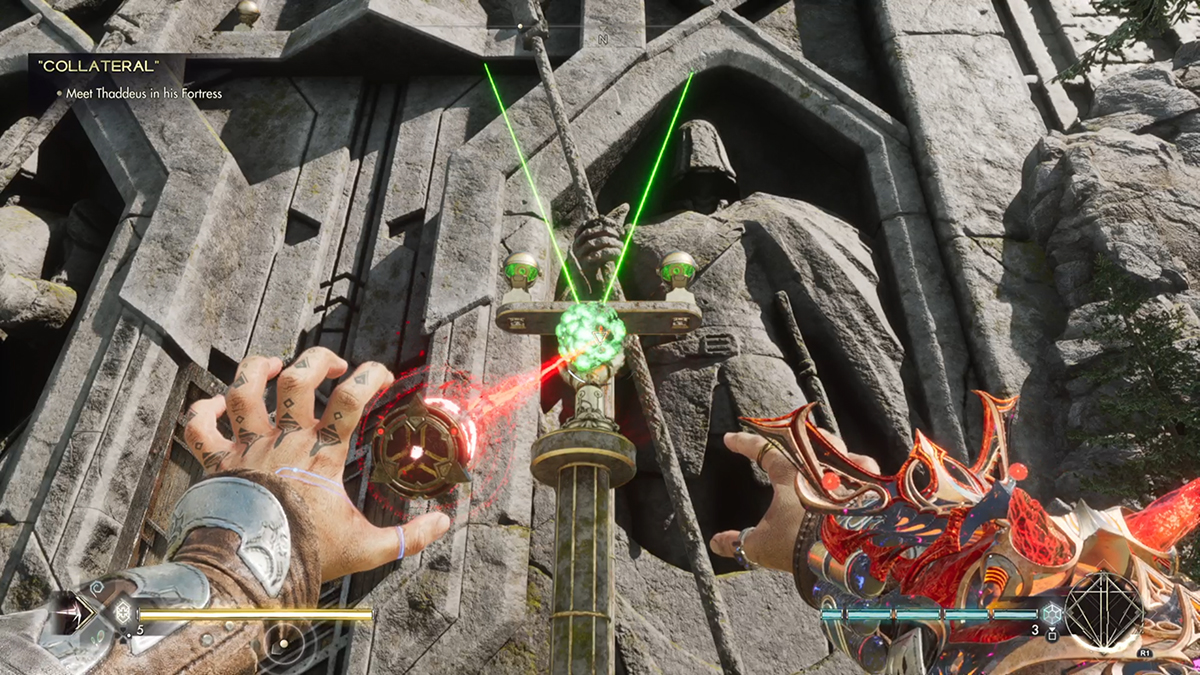Select the Meet Thaddeus objective line
Image resolution: width=1200 pixels, height=675 pixels.
(139, 94)
